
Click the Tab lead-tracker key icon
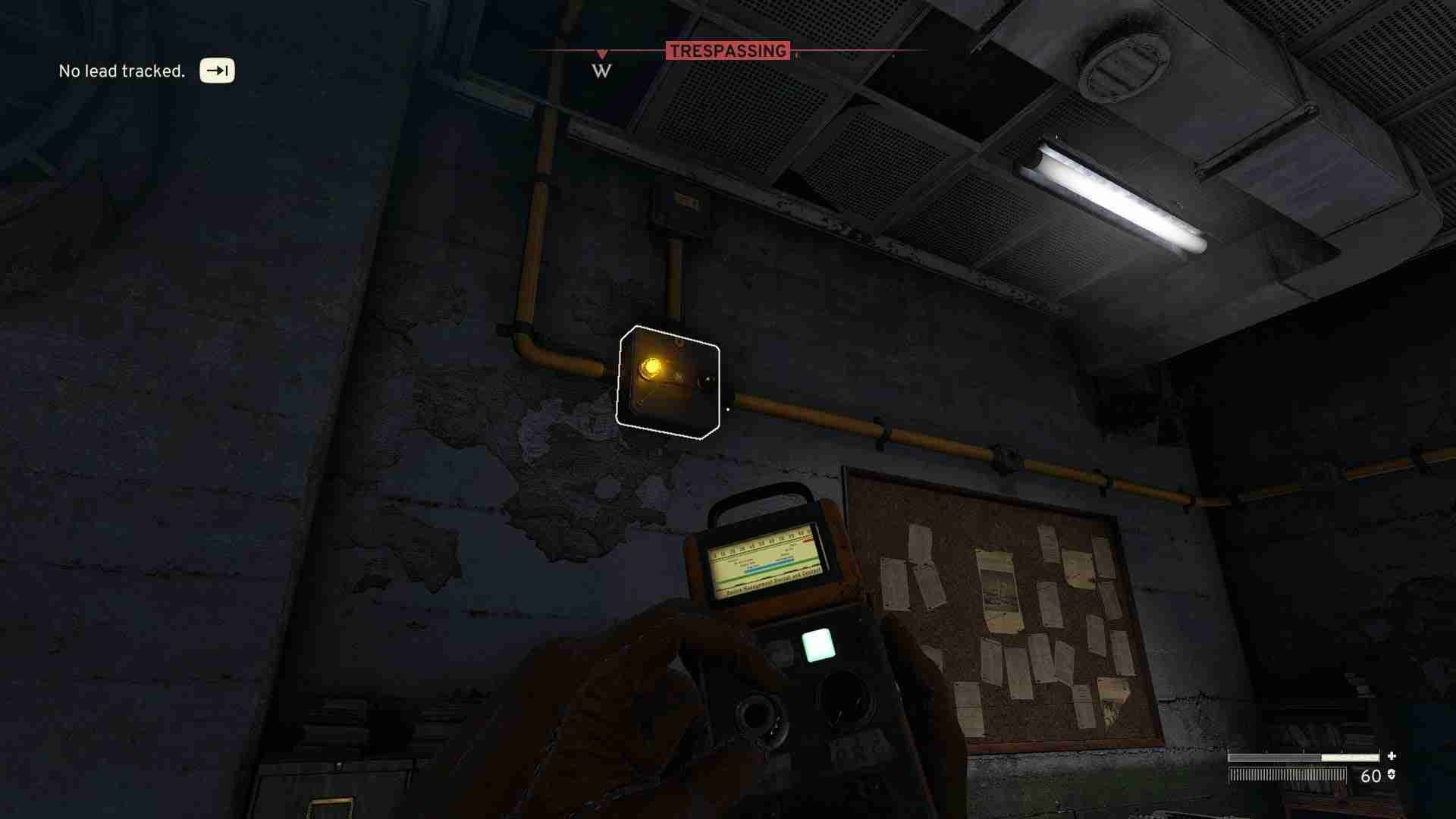click(x=216, y=71)
